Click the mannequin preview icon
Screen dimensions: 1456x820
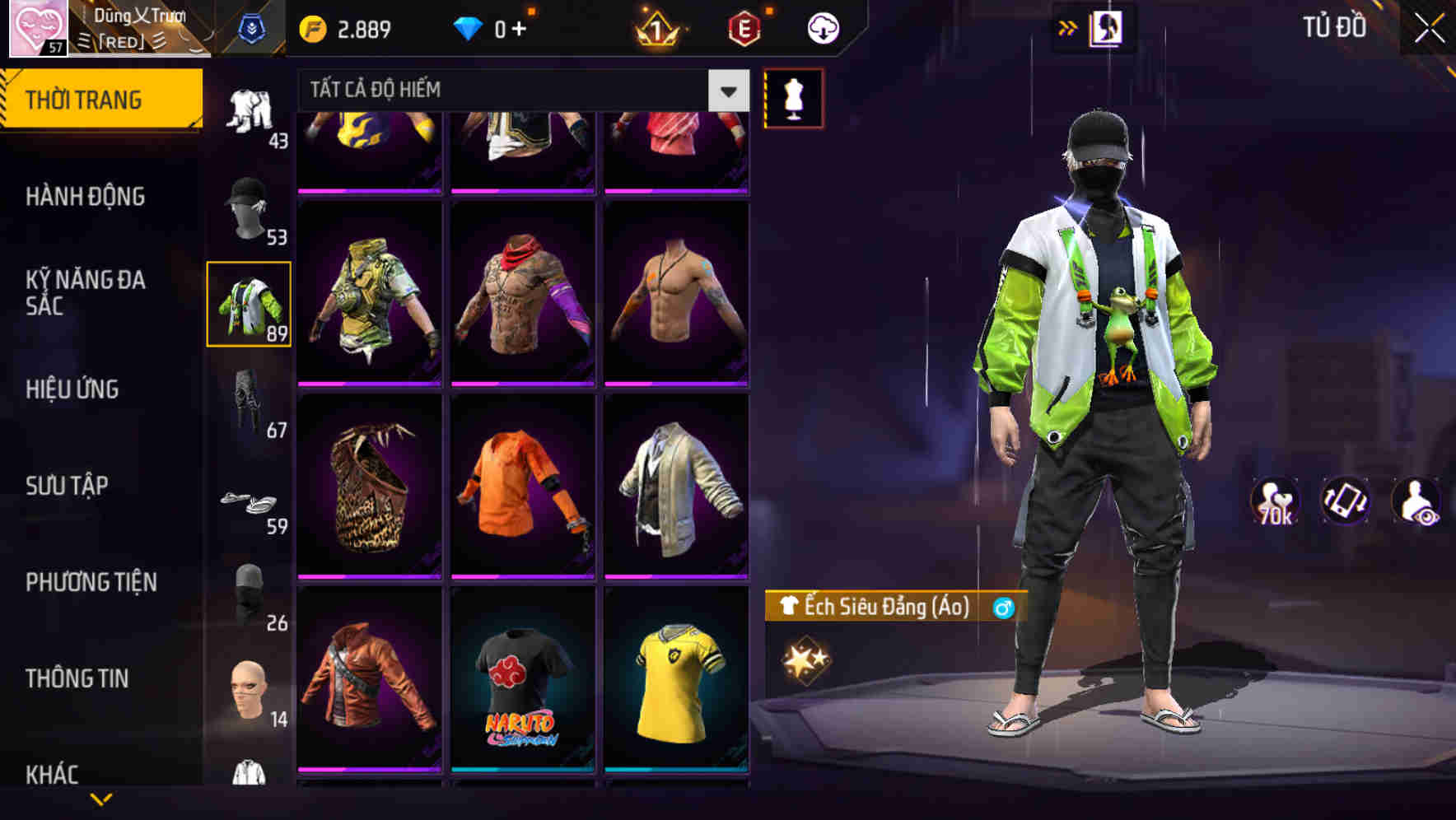tap(795, 97)
